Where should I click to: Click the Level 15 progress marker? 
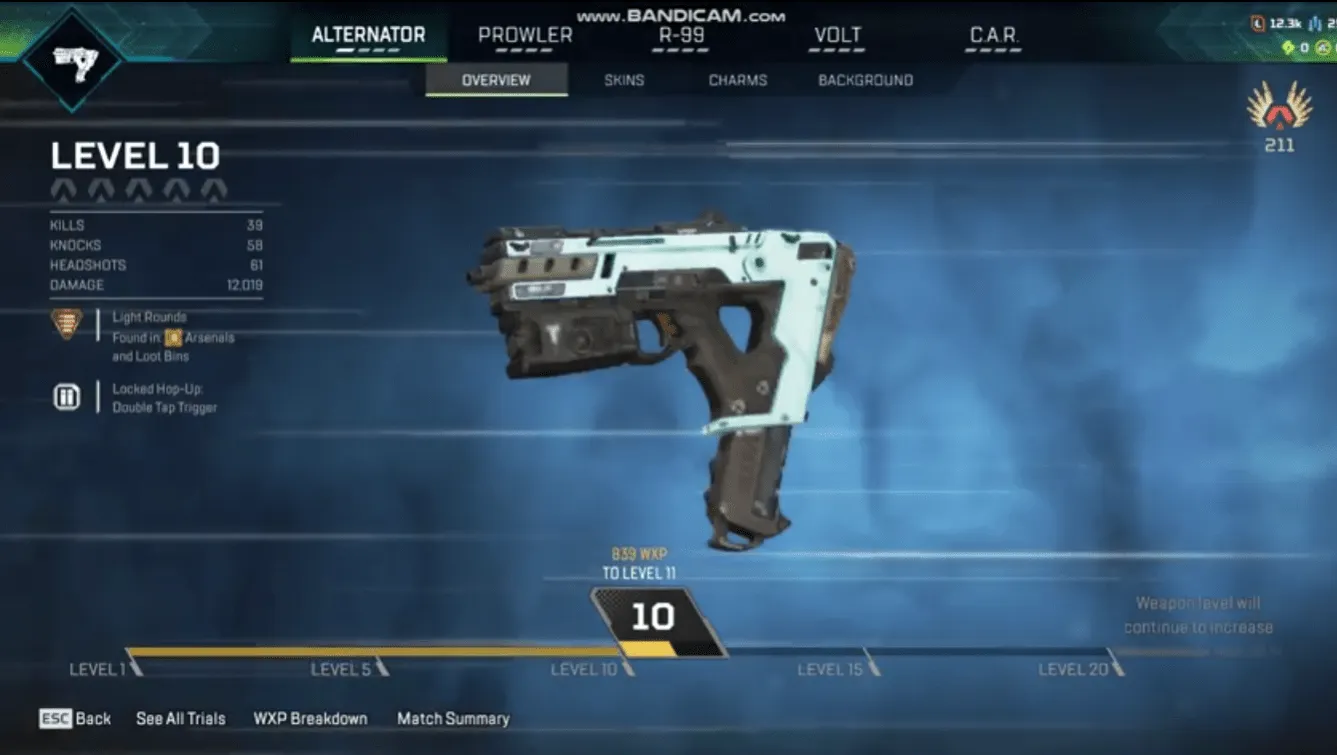(x=871, y=663)
